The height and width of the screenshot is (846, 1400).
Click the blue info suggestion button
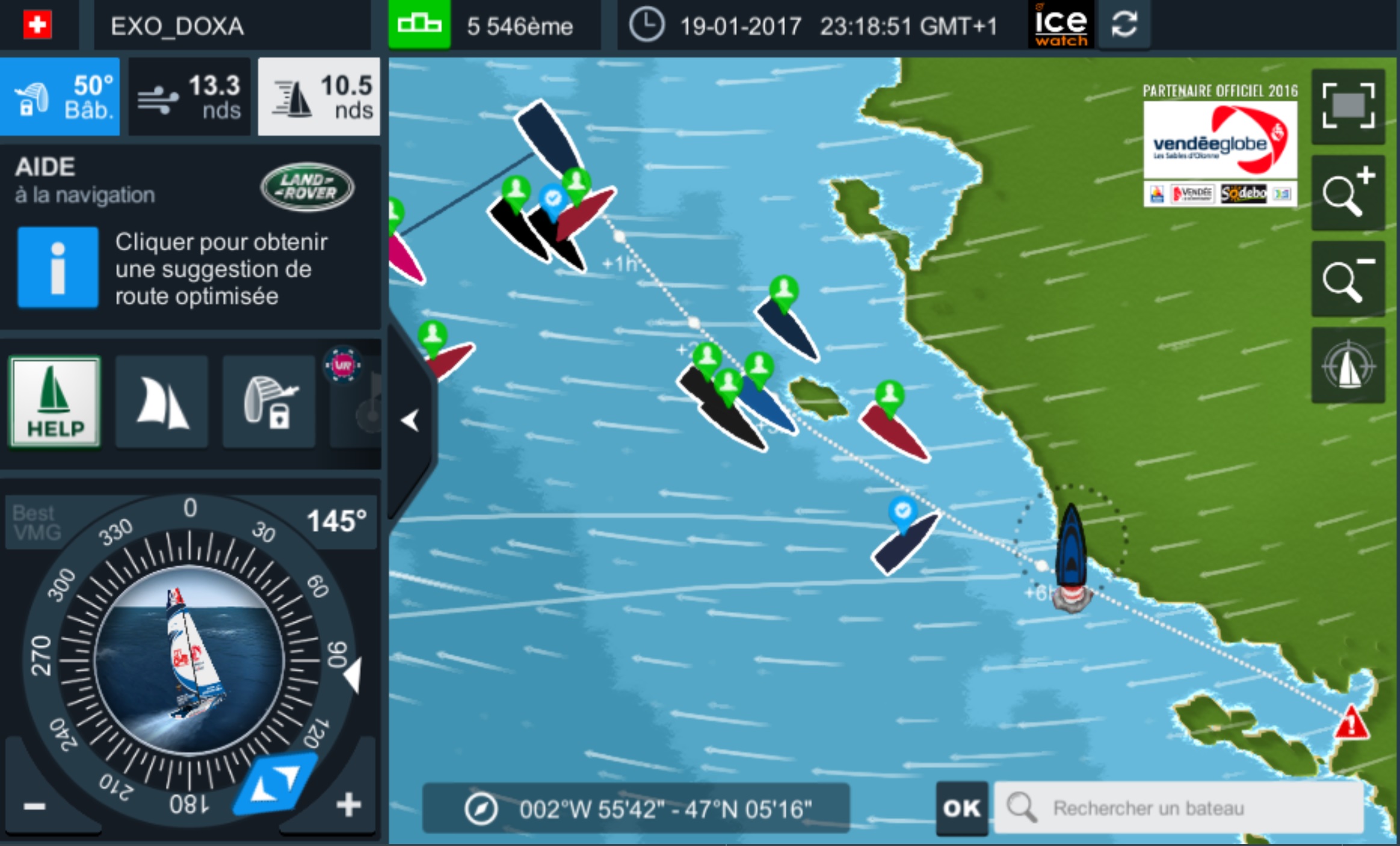(58, 268)
